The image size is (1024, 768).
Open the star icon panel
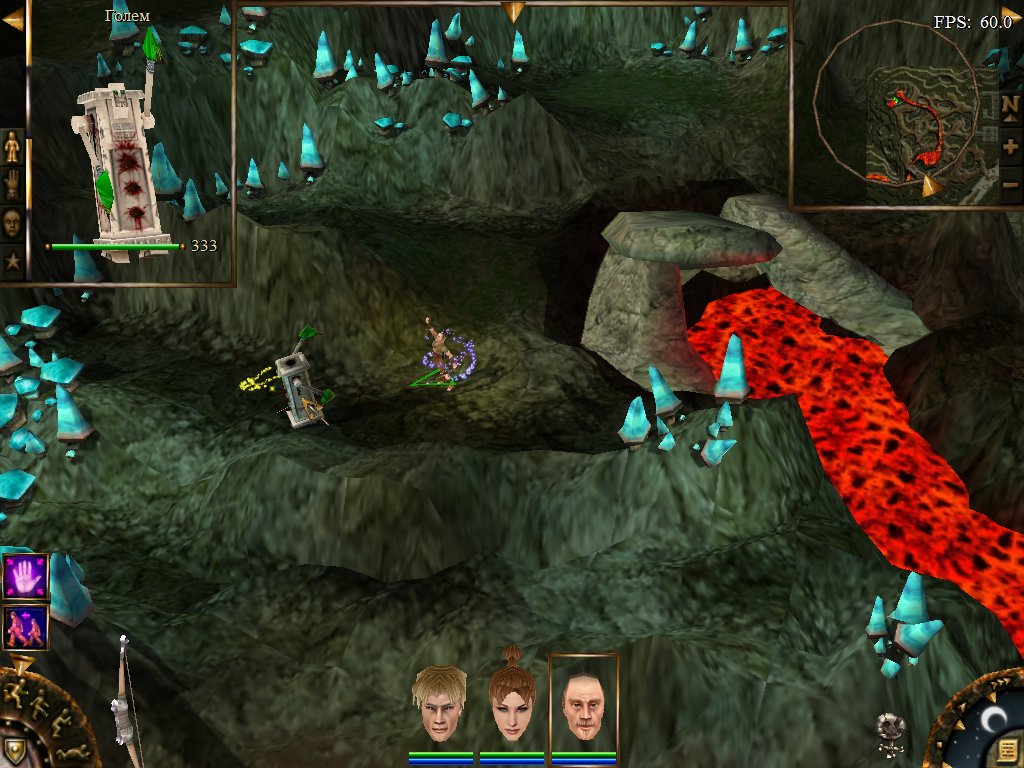(x=12, y=261)
